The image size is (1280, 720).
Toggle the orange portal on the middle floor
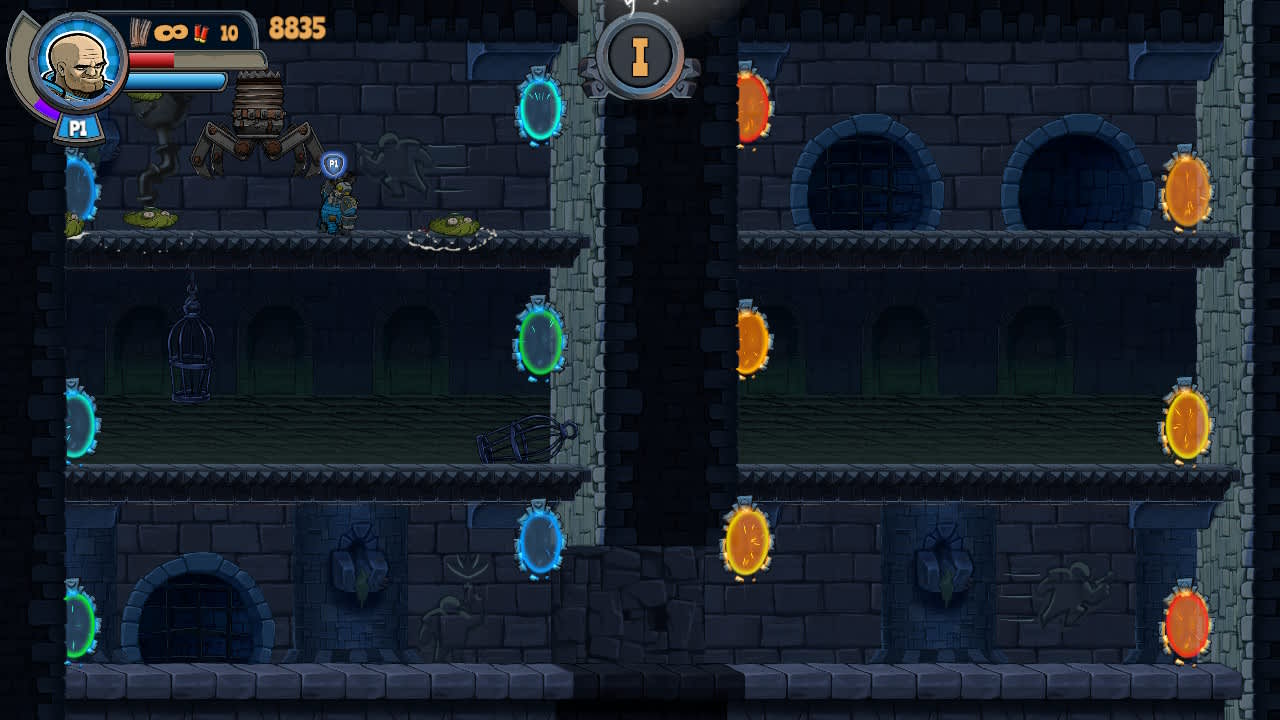748,340
